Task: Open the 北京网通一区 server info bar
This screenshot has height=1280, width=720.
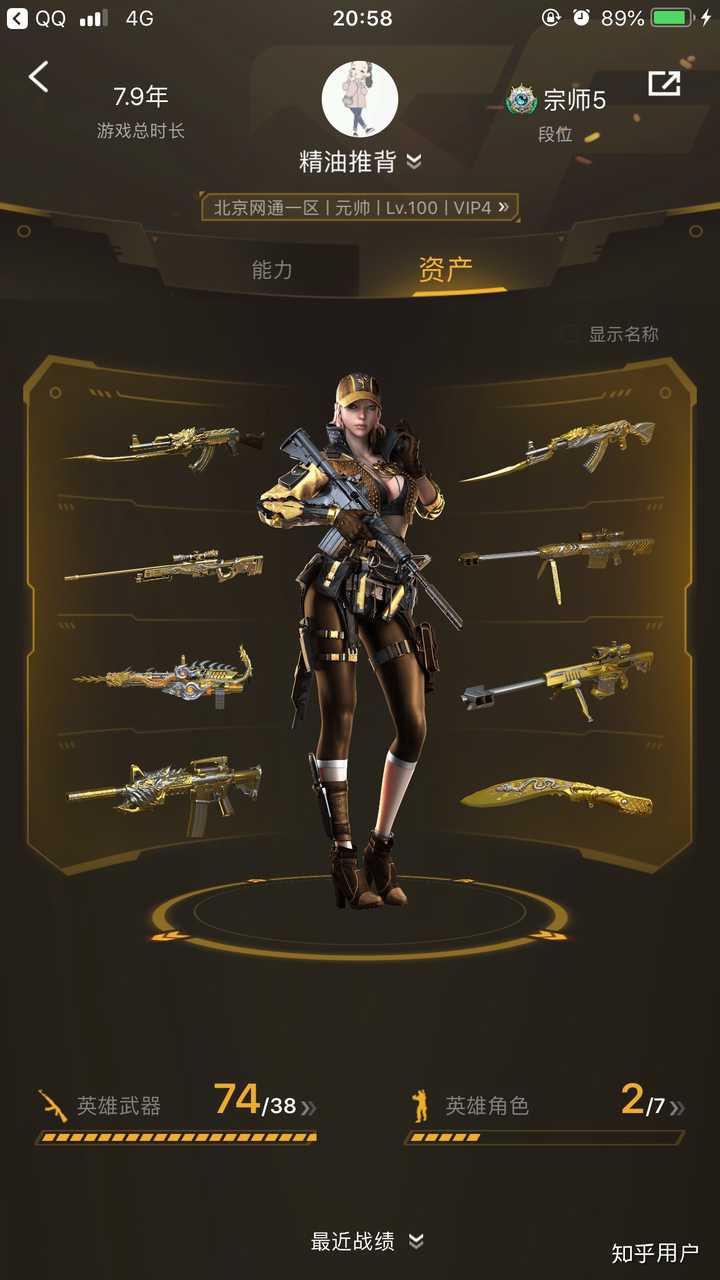Action: (360, 207)
